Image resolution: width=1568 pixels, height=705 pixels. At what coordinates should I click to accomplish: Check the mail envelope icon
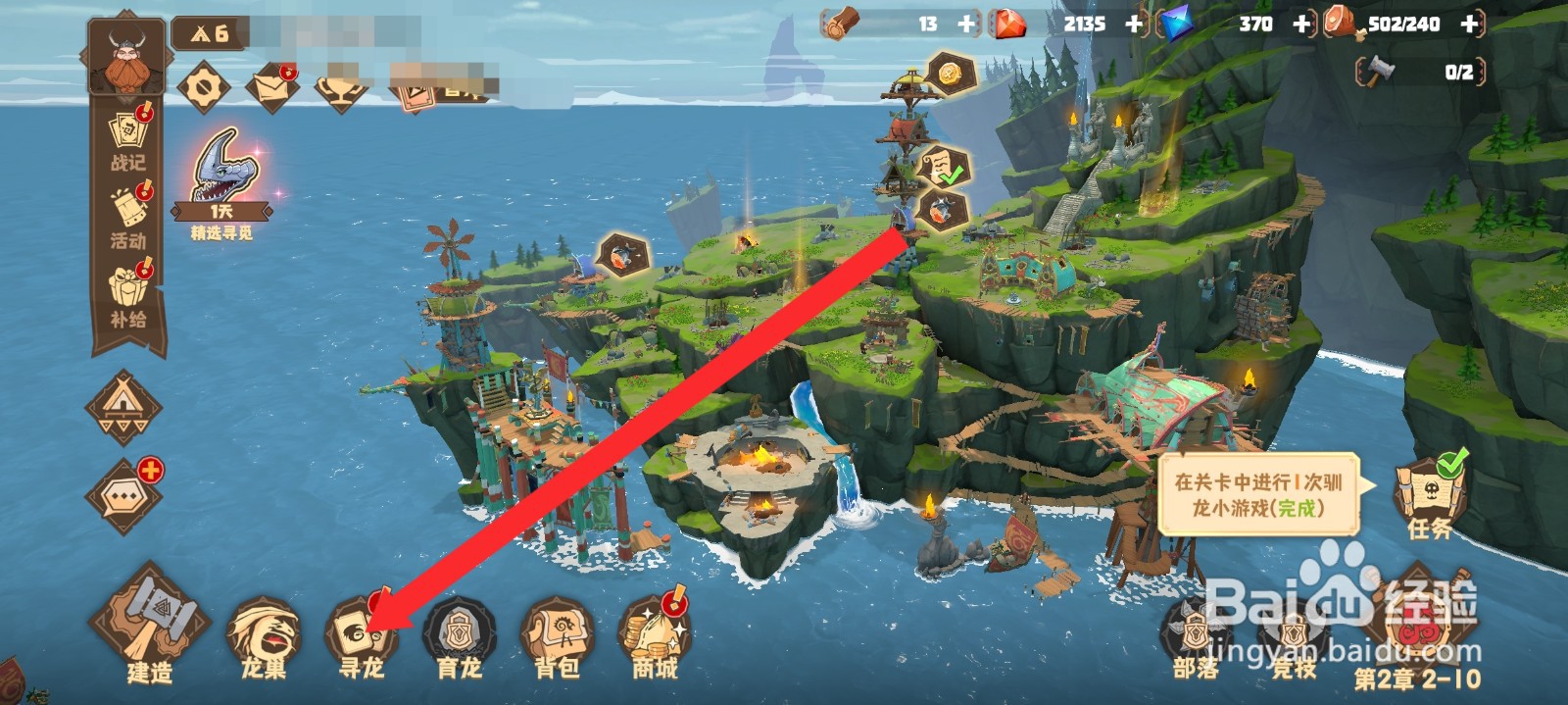coord(271,88)
